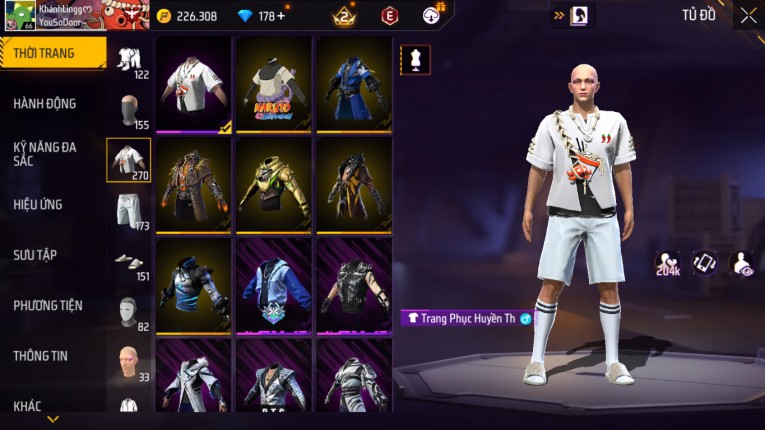Viewport: 765px width, 430px height.
Task: Open the Trang Phục Huyền Thoại label
Action: coord(467,318)
